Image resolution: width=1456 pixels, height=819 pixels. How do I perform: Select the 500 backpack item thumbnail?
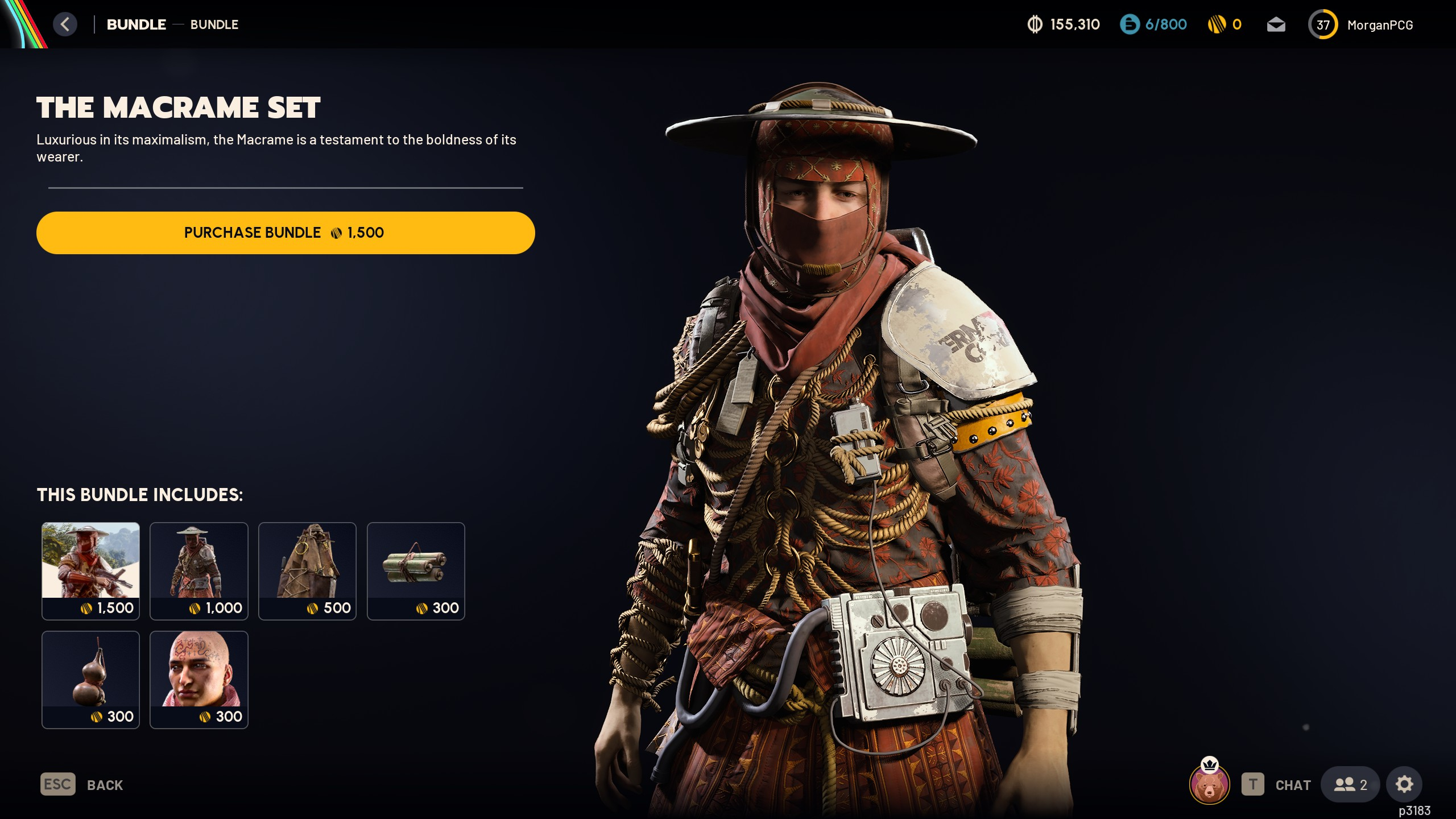(307, 570)
